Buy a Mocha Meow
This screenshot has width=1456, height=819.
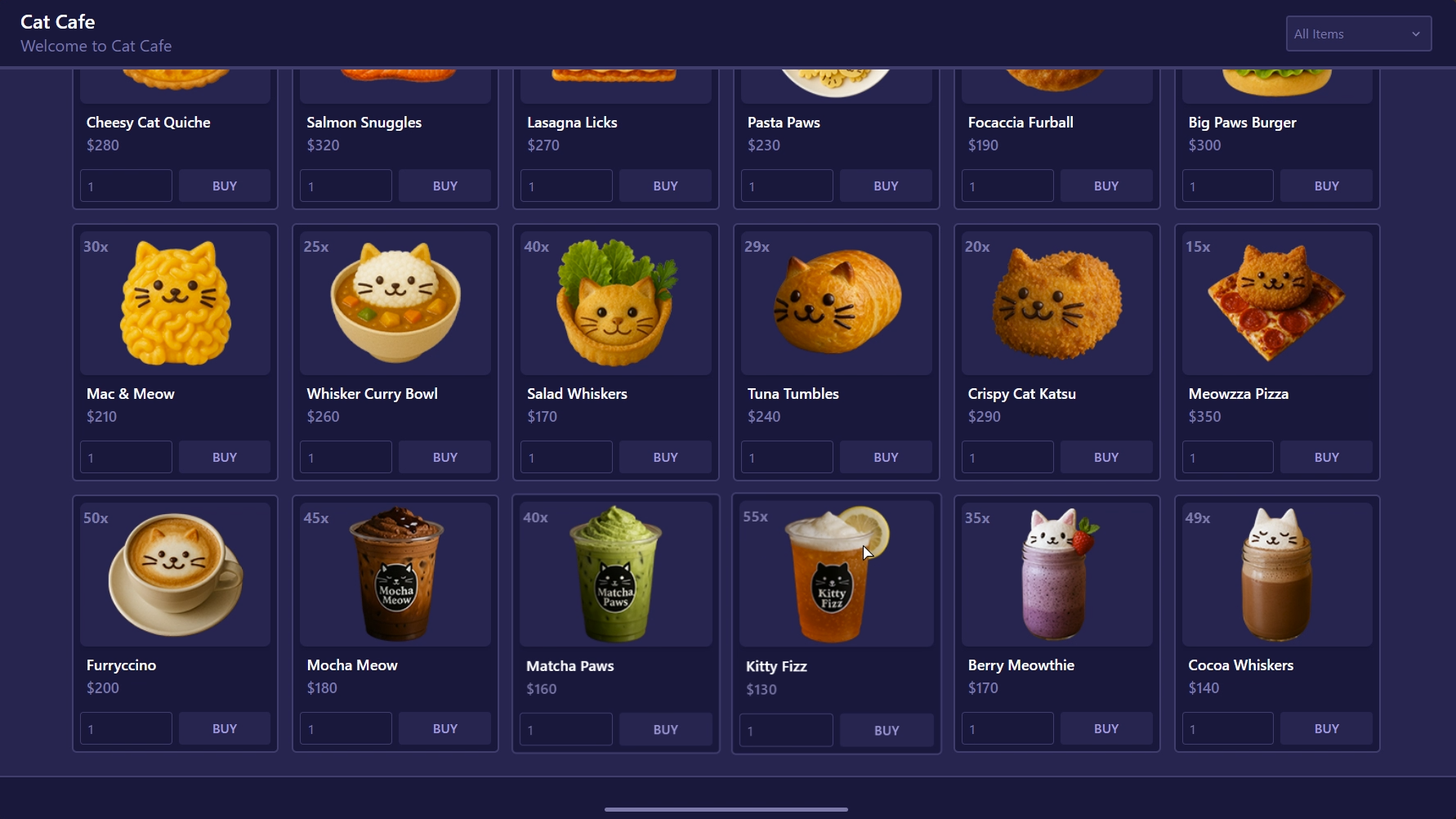(445, 728)
